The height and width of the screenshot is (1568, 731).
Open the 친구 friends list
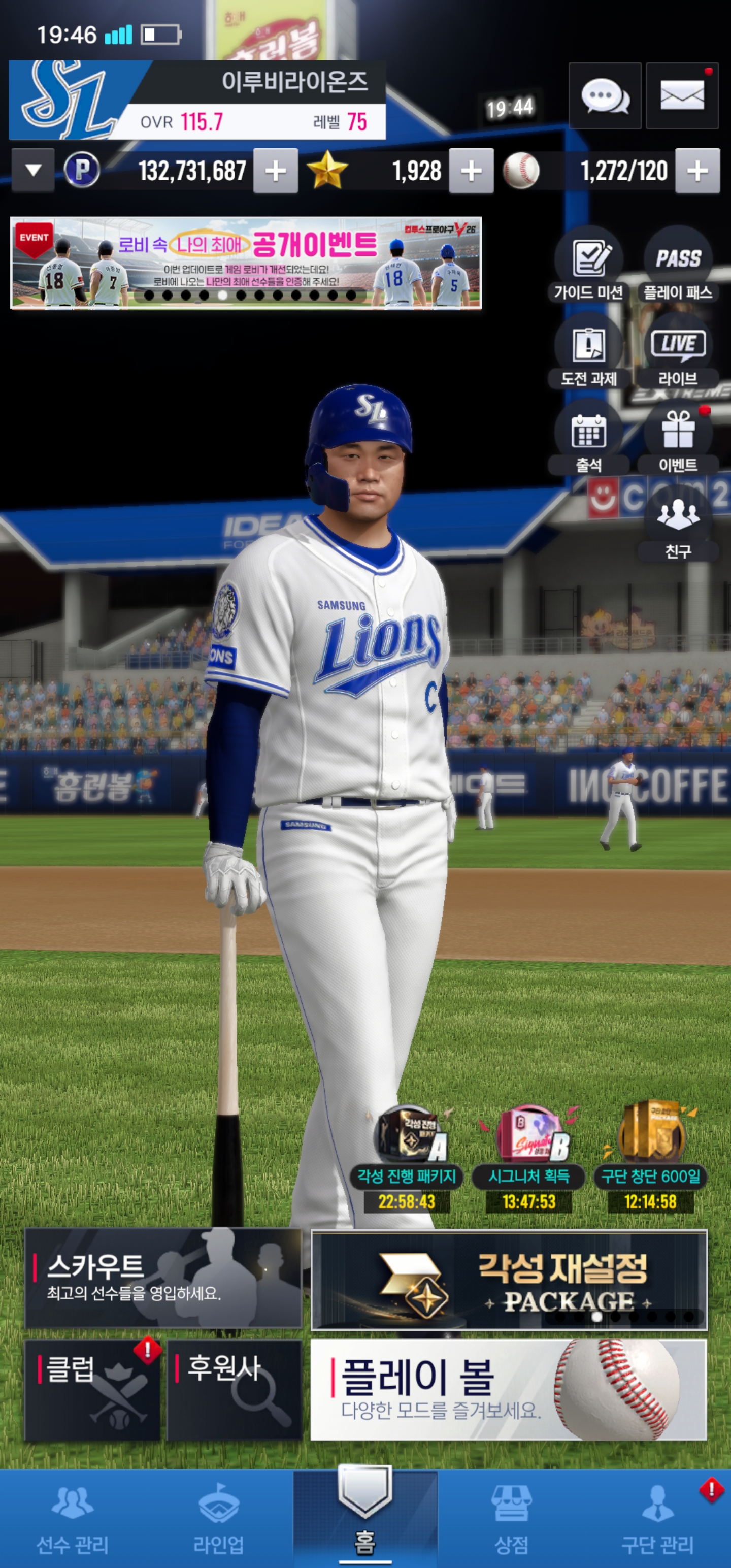coord(678,524)
